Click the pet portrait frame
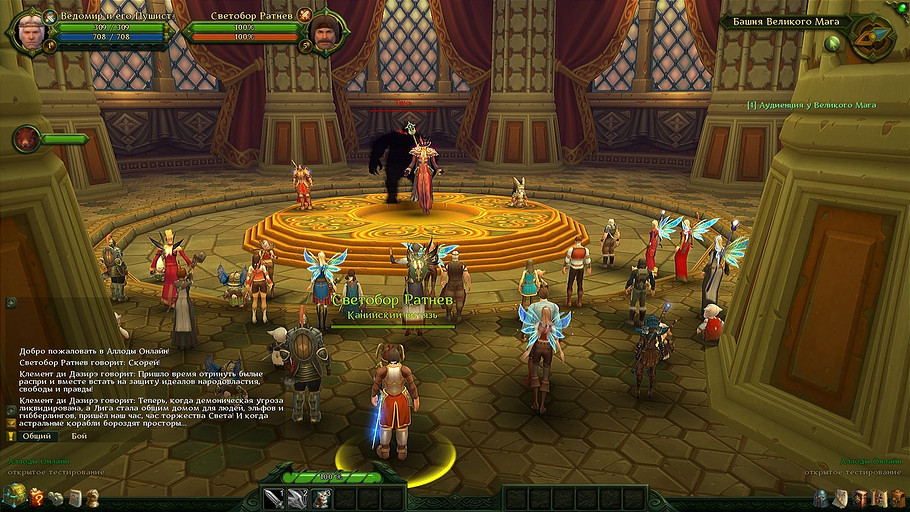Image resolution: width=910 pixels, height=512 pixels. click(26, 139)
